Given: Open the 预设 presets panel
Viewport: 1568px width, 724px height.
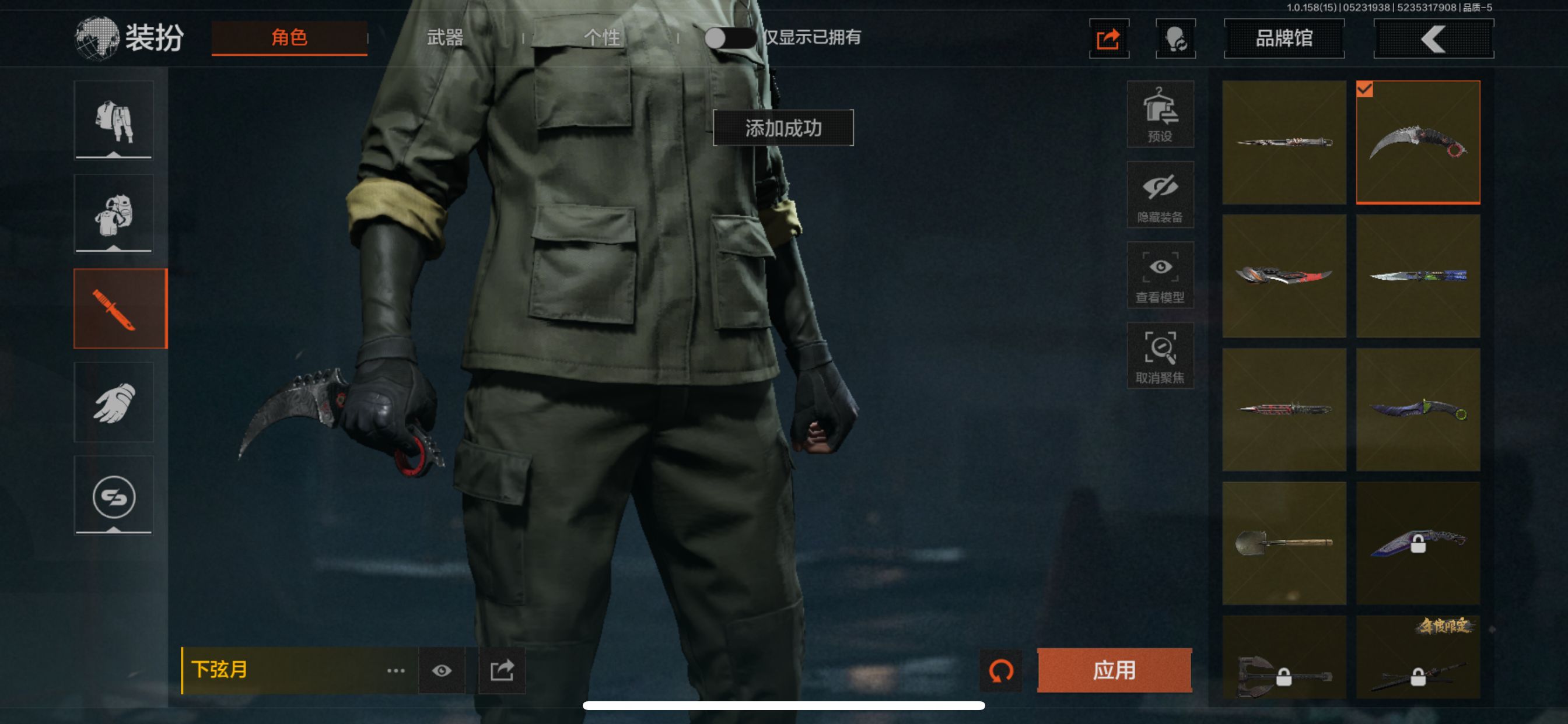Looking at the screenshot, I should click(1160, 114).
